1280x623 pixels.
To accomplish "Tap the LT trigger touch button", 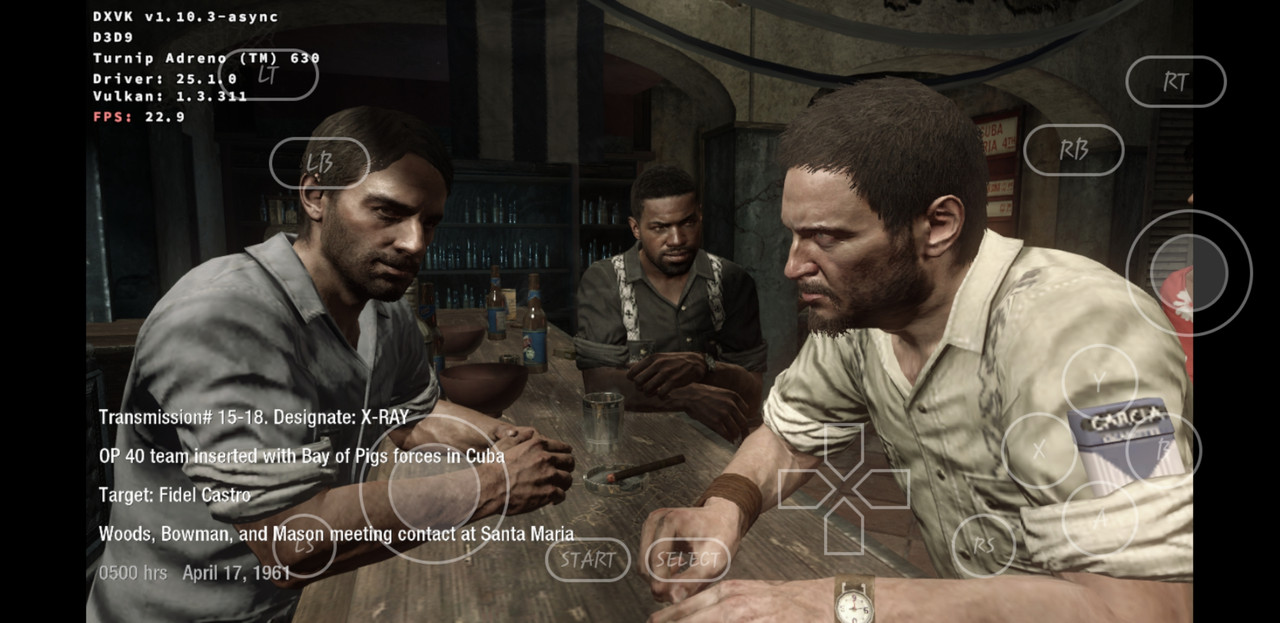I will (268, 74).
